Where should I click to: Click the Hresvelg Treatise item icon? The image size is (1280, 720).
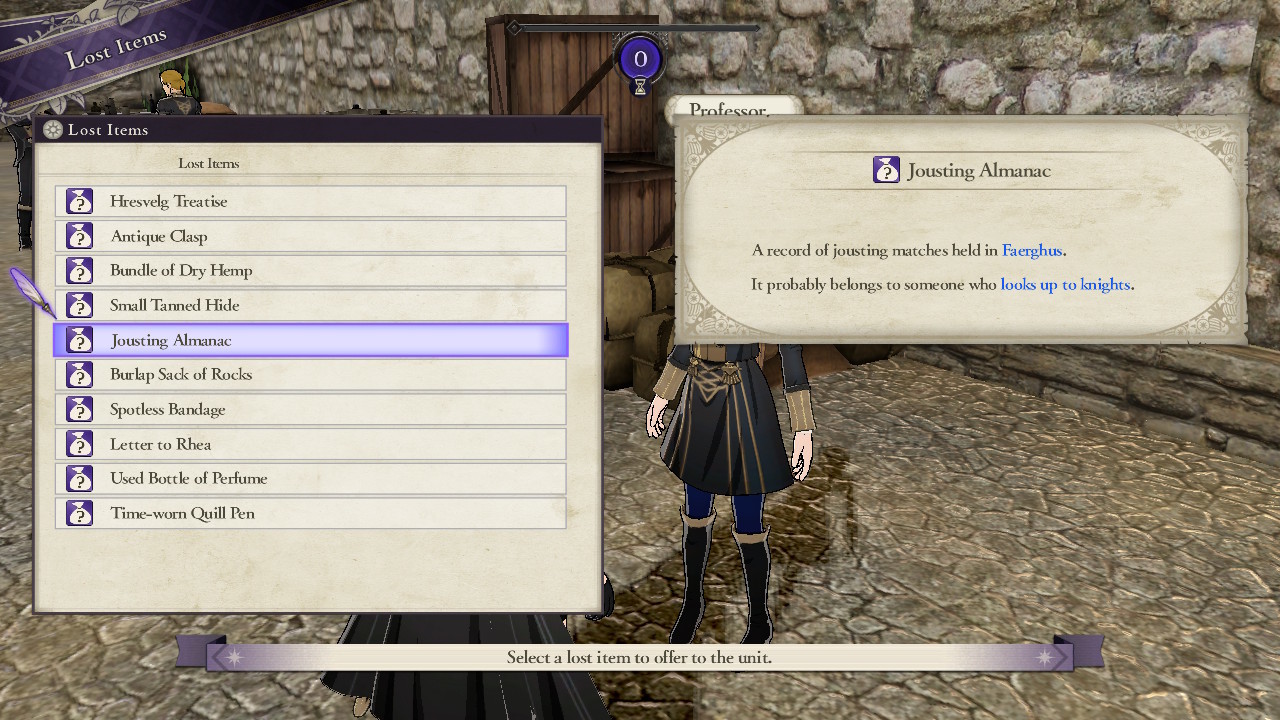click(79, 201)
